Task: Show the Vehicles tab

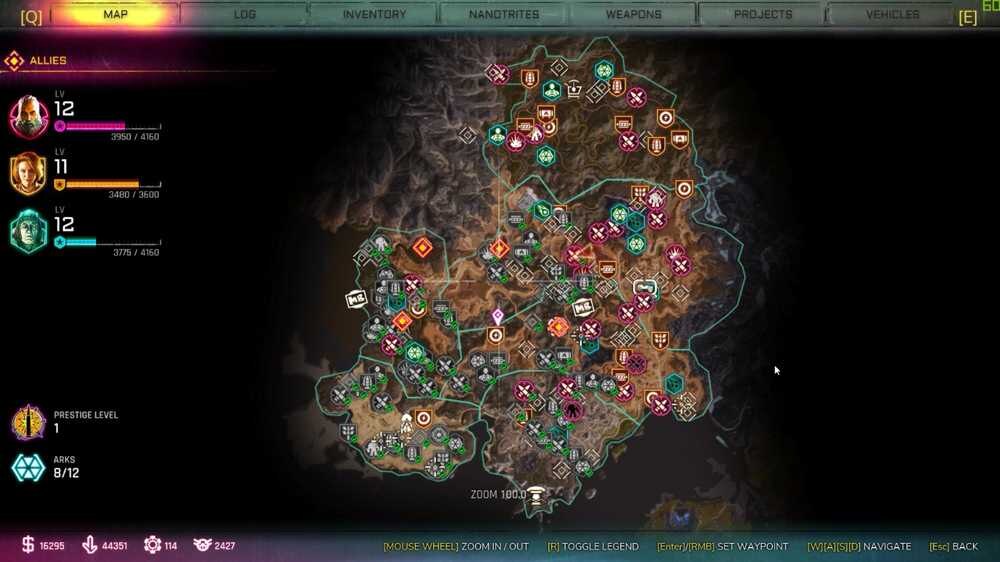Action: point(892,15)
